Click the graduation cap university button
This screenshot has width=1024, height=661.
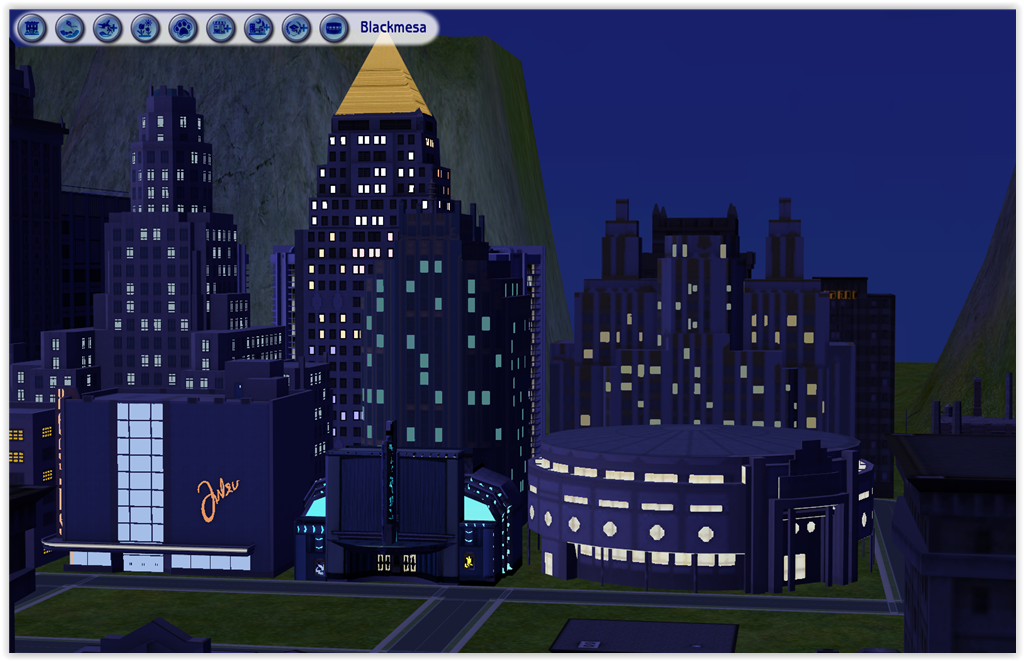(296, 28)
